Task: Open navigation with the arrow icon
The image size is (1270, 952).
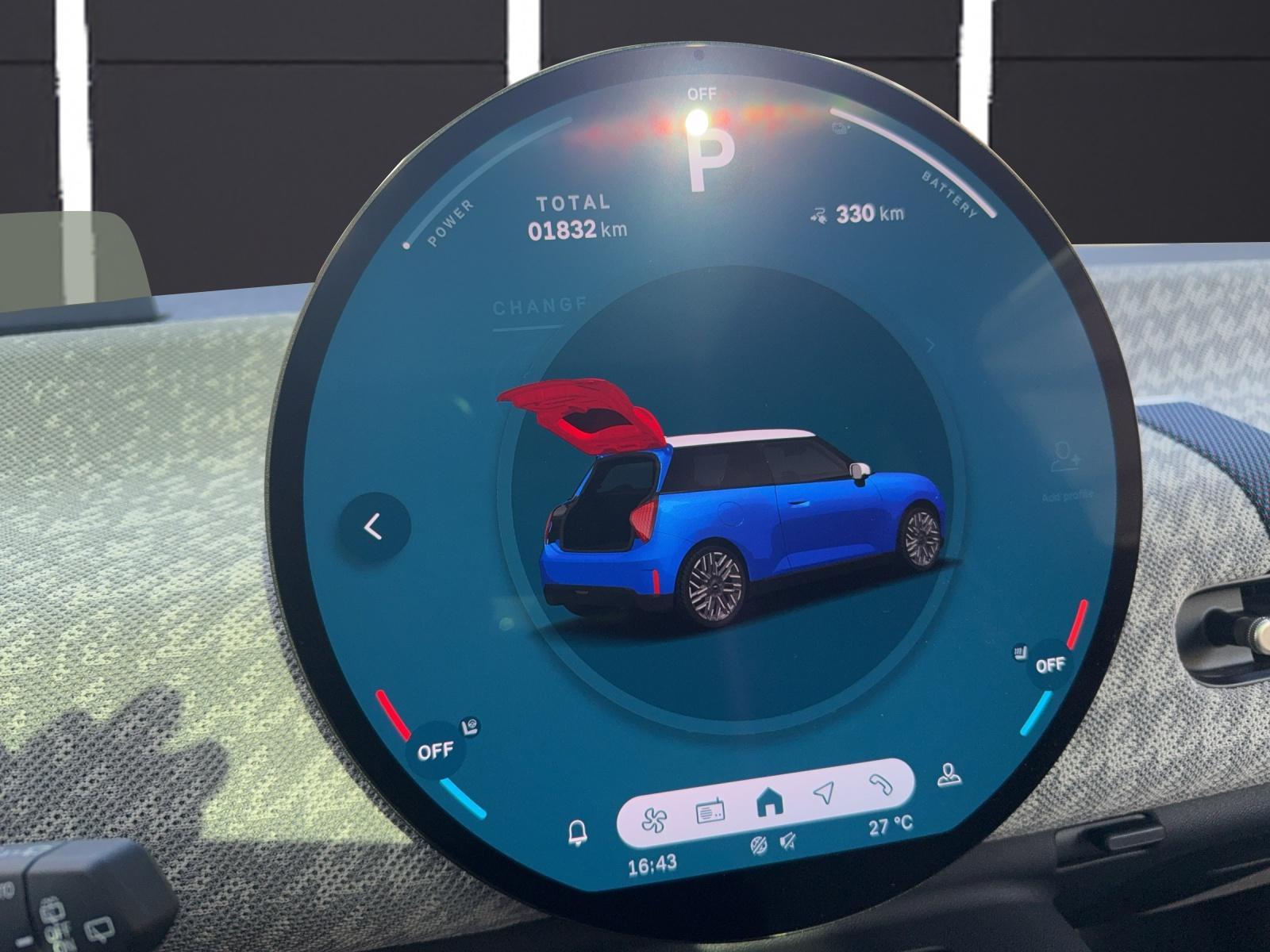Action: 825,794
